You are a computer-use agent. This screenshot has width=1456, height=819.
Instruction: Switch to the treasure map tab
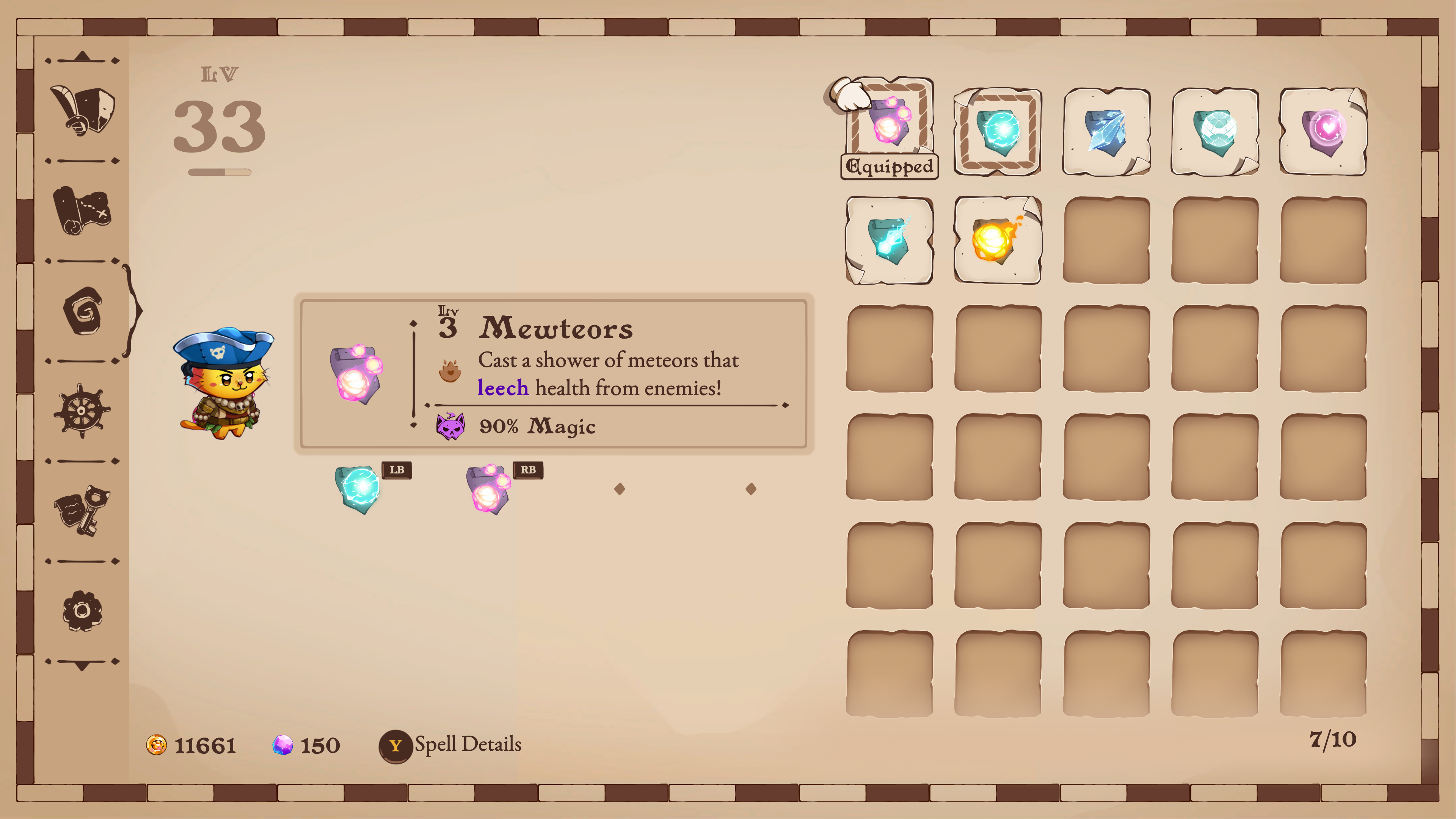click(x=83, y=210)
